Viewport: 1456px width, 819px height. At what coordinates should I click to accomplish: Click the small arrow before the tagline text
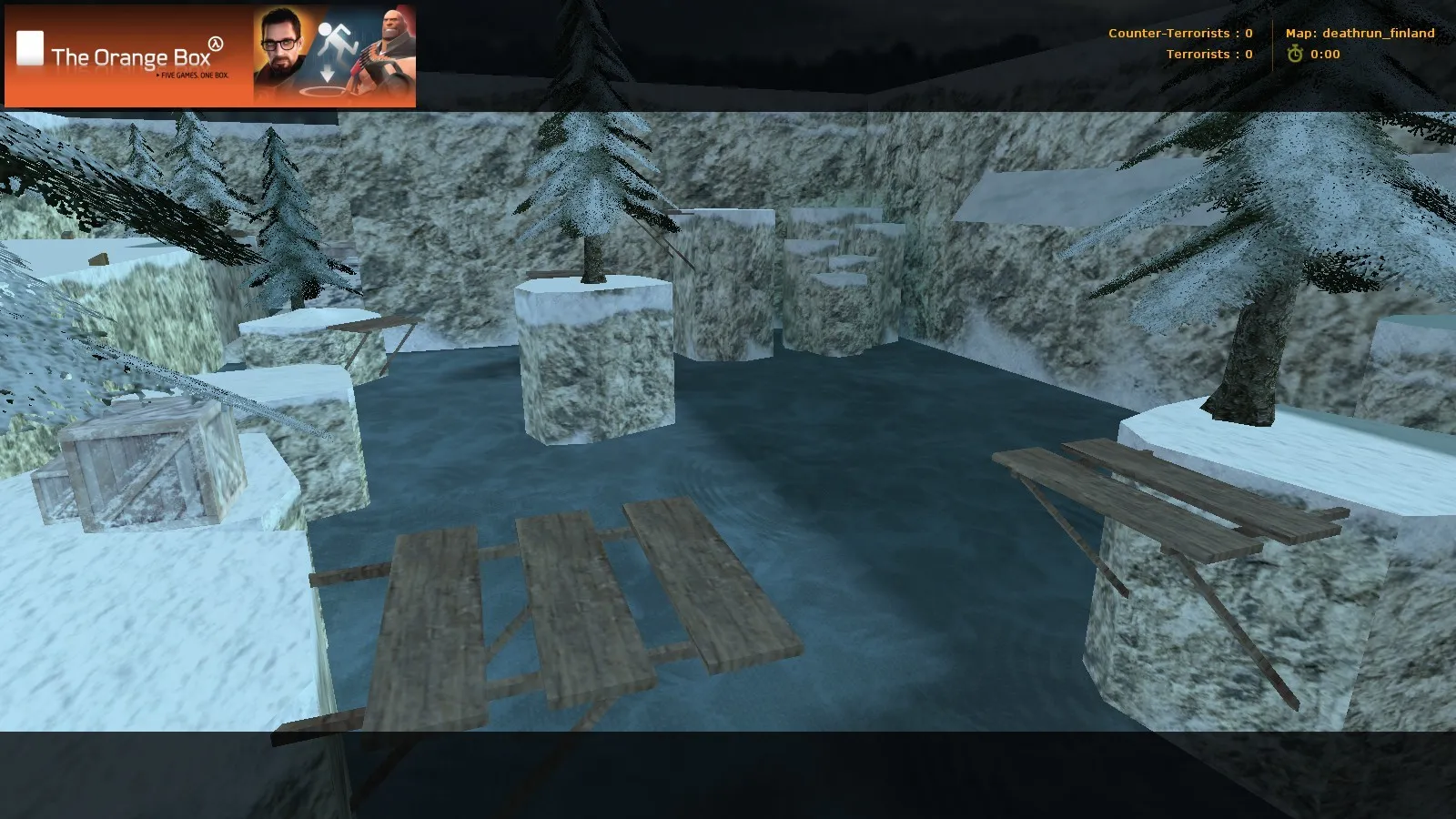(158, 75)
